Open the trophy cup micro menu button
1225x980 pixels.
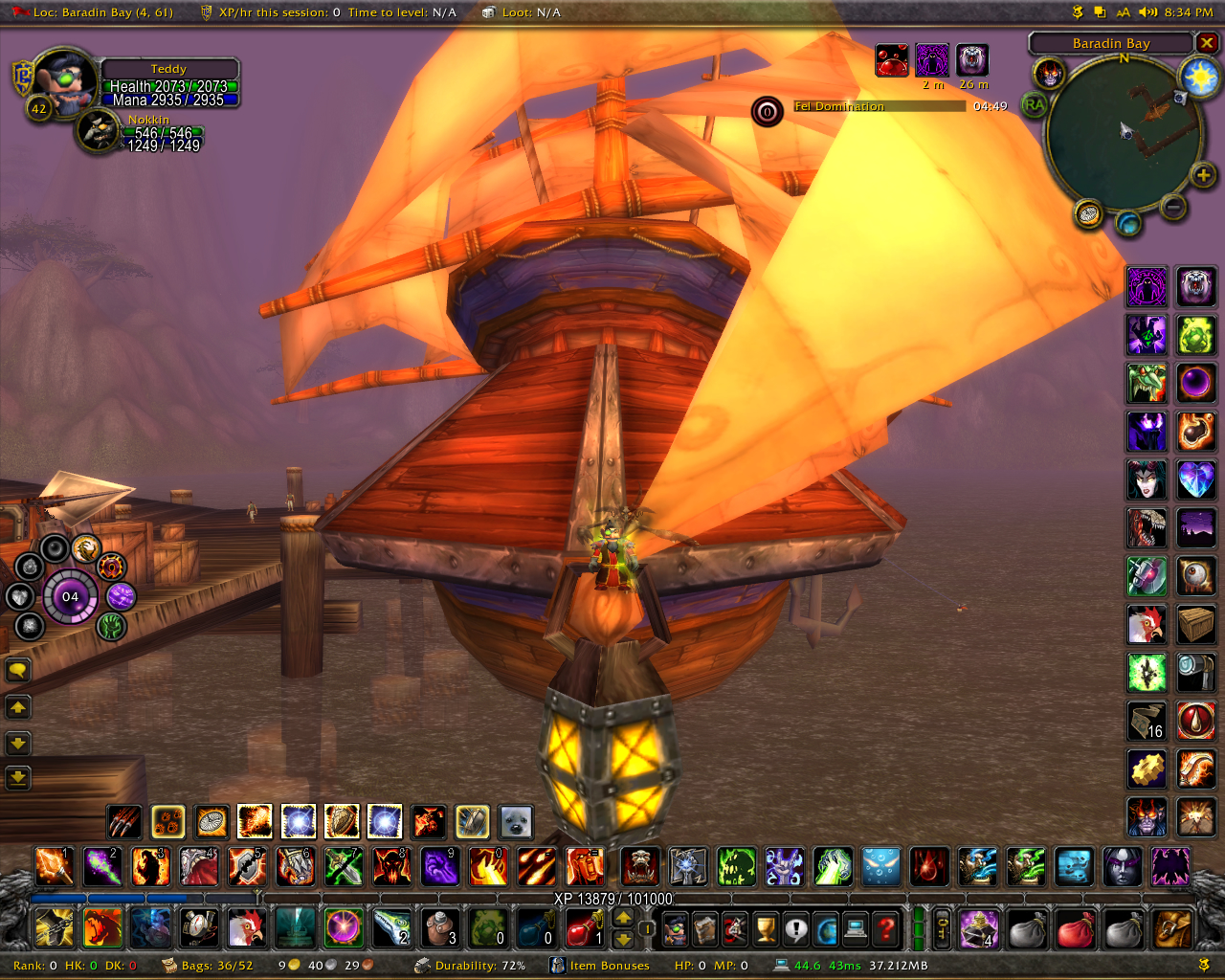coord(765,928)
